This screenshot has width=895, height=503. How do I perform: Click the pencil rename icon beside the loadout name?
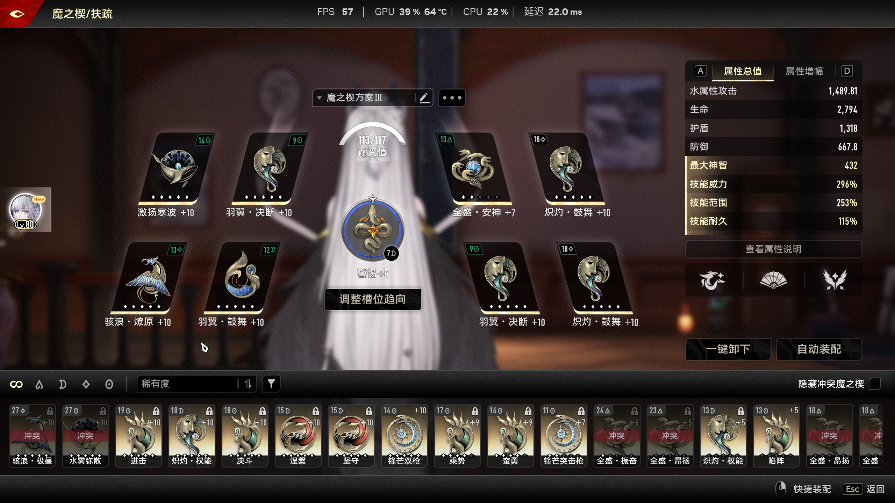click(x=424, y=98)
